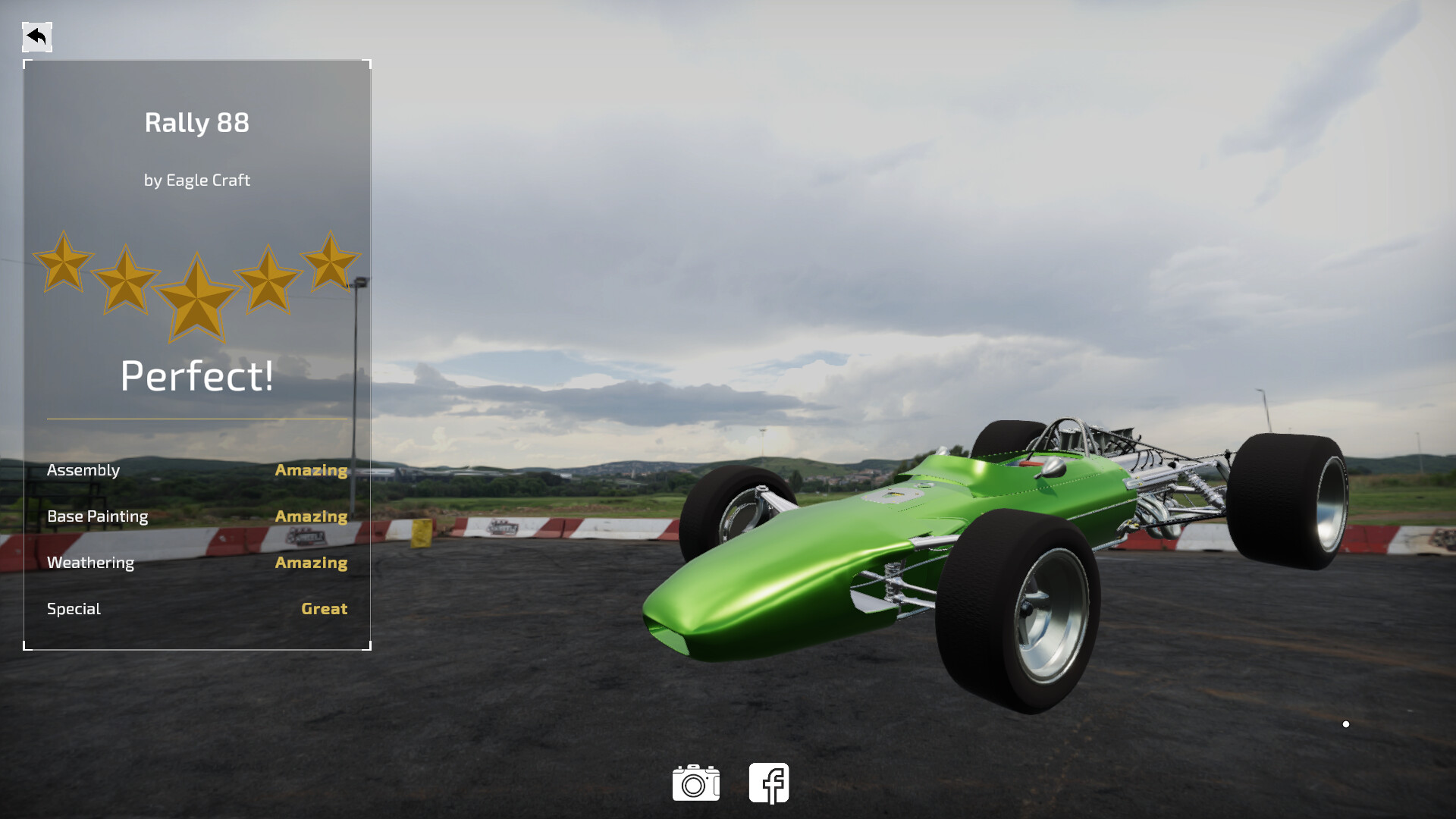The width and height of the screenshot is (1456, 819).
Task: Open the Facebook share icon
Action: 769,783
